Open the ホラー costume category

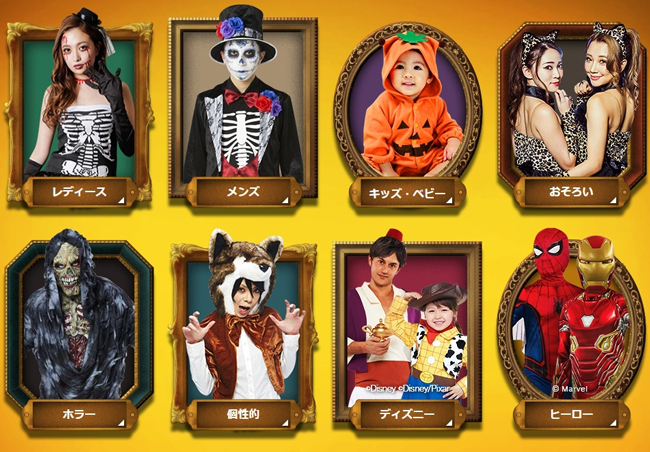point(79,413)
